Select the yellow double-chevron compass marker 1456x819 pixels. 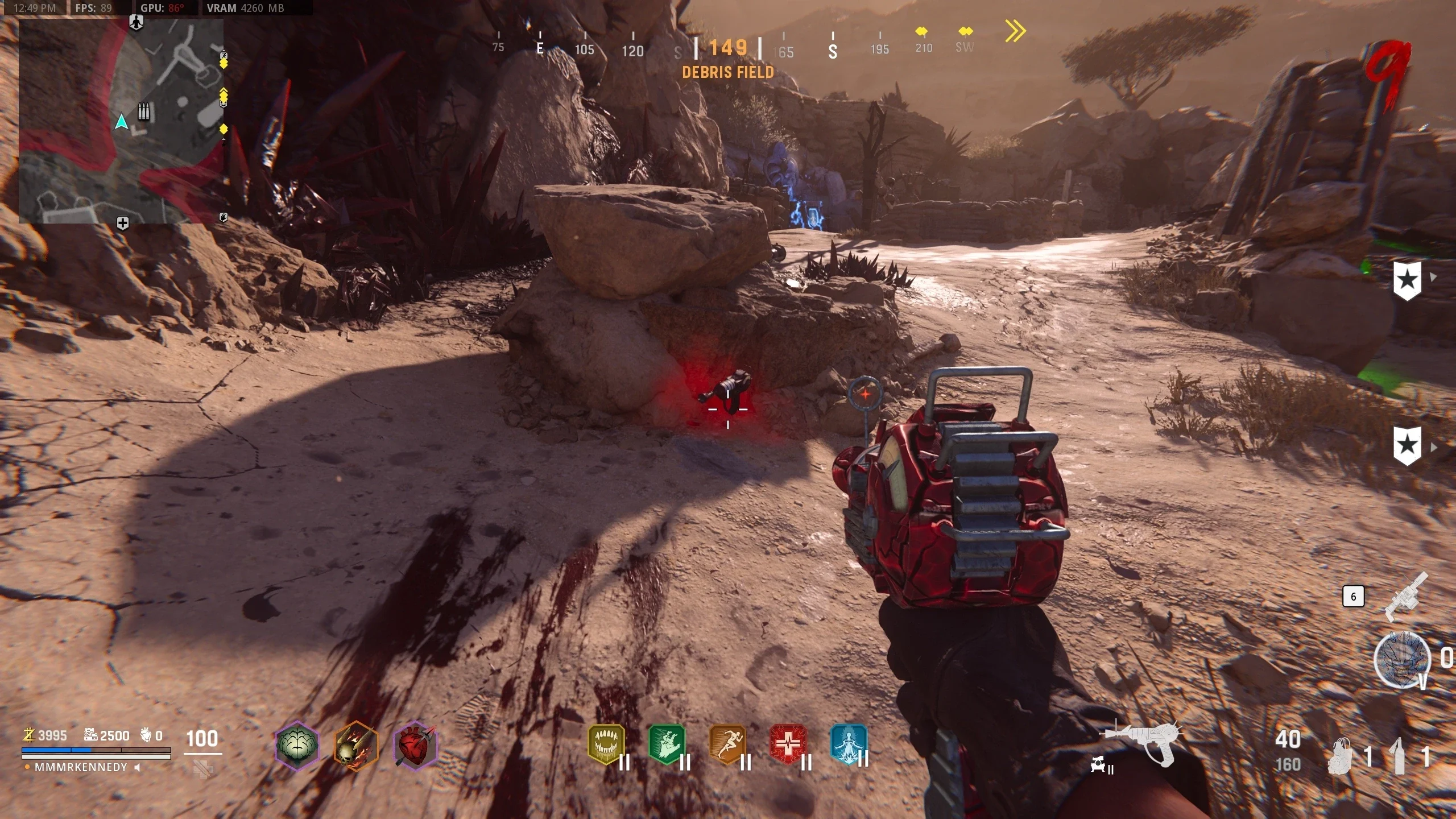point(1015,31)
